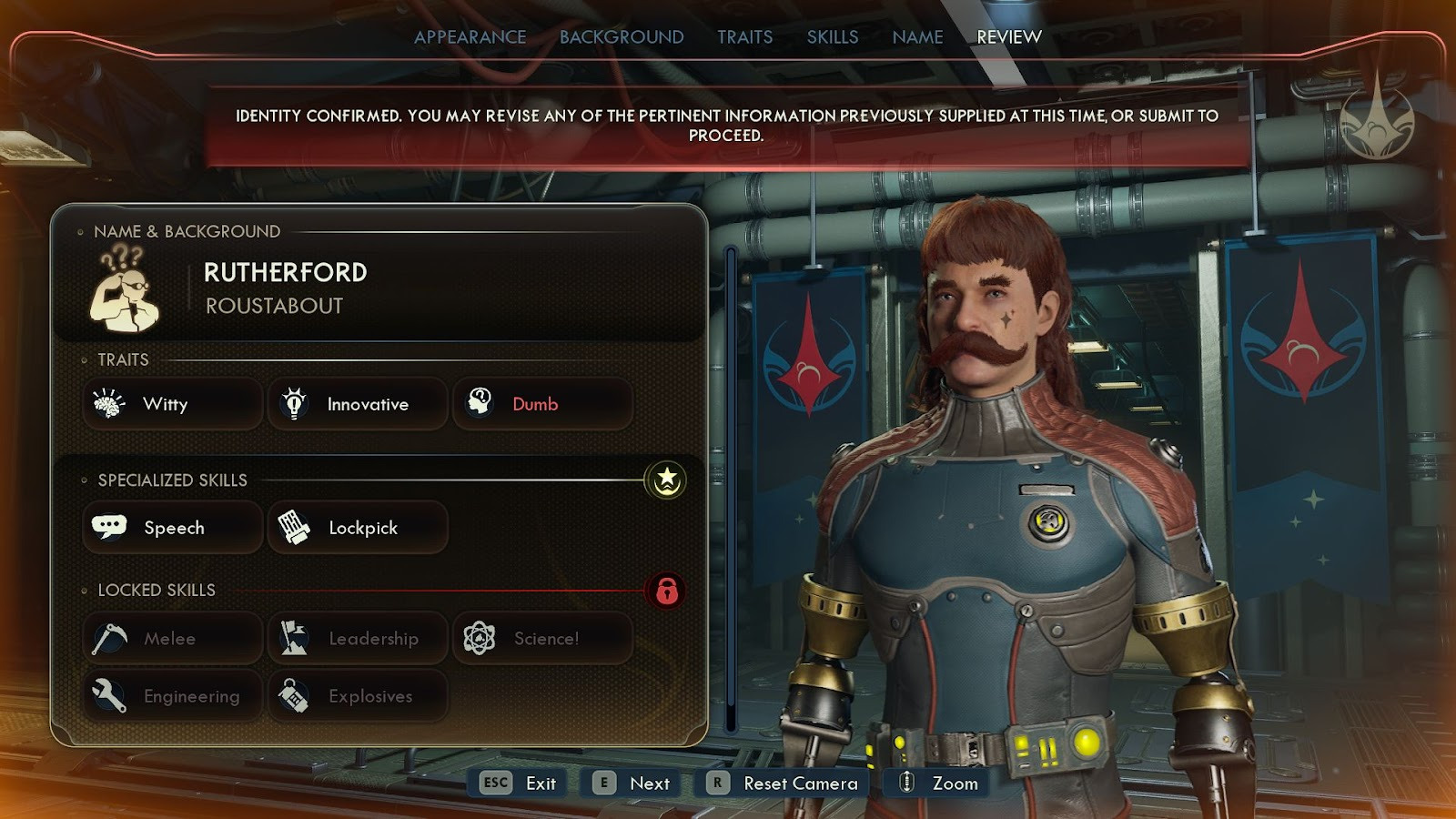This screenshot has width=1456, height=819.
Task: Select the Witty trait
Action: [x=173, y=404]
